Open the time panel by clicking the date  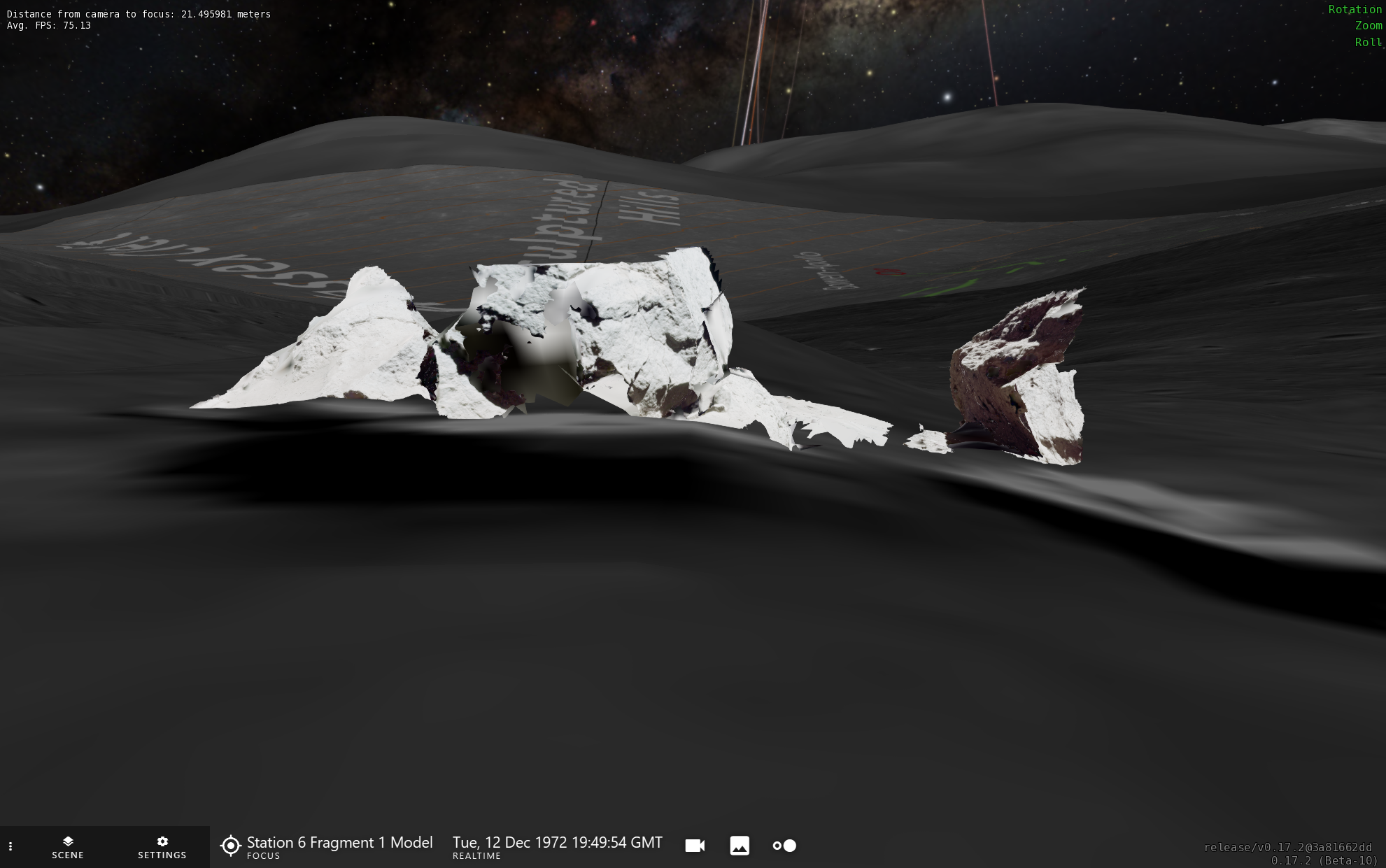[557, 843]
